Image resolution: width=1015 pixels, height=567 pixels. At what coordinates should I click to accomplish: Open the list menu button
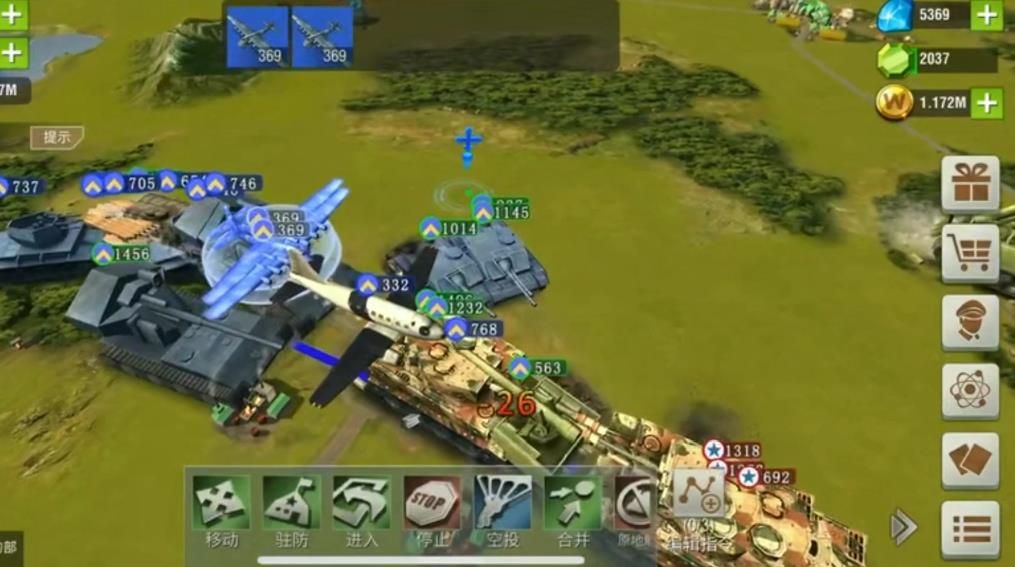[x=970, y=529]
